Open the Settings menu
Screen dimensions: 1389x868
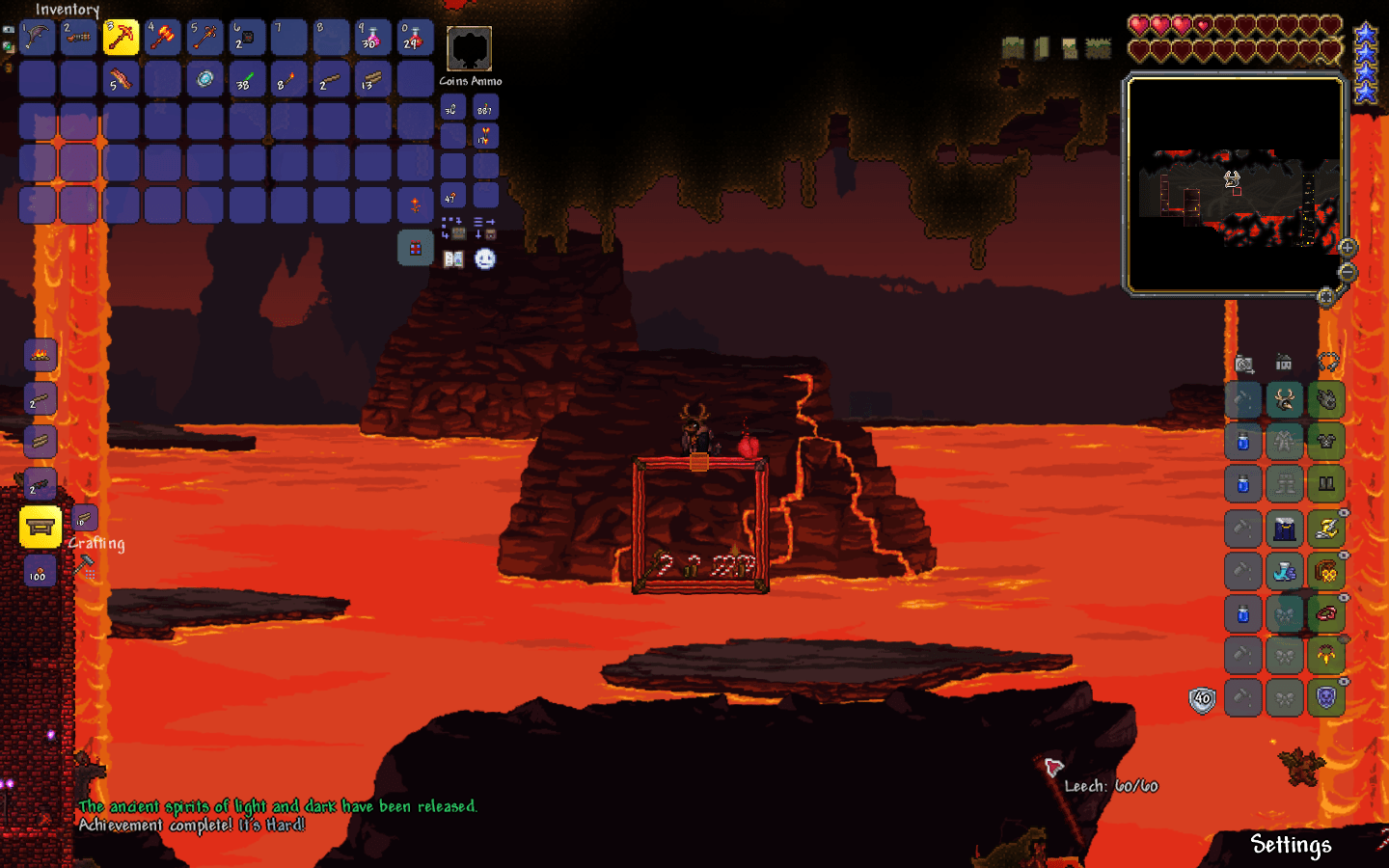click(x=1292, y=845)
